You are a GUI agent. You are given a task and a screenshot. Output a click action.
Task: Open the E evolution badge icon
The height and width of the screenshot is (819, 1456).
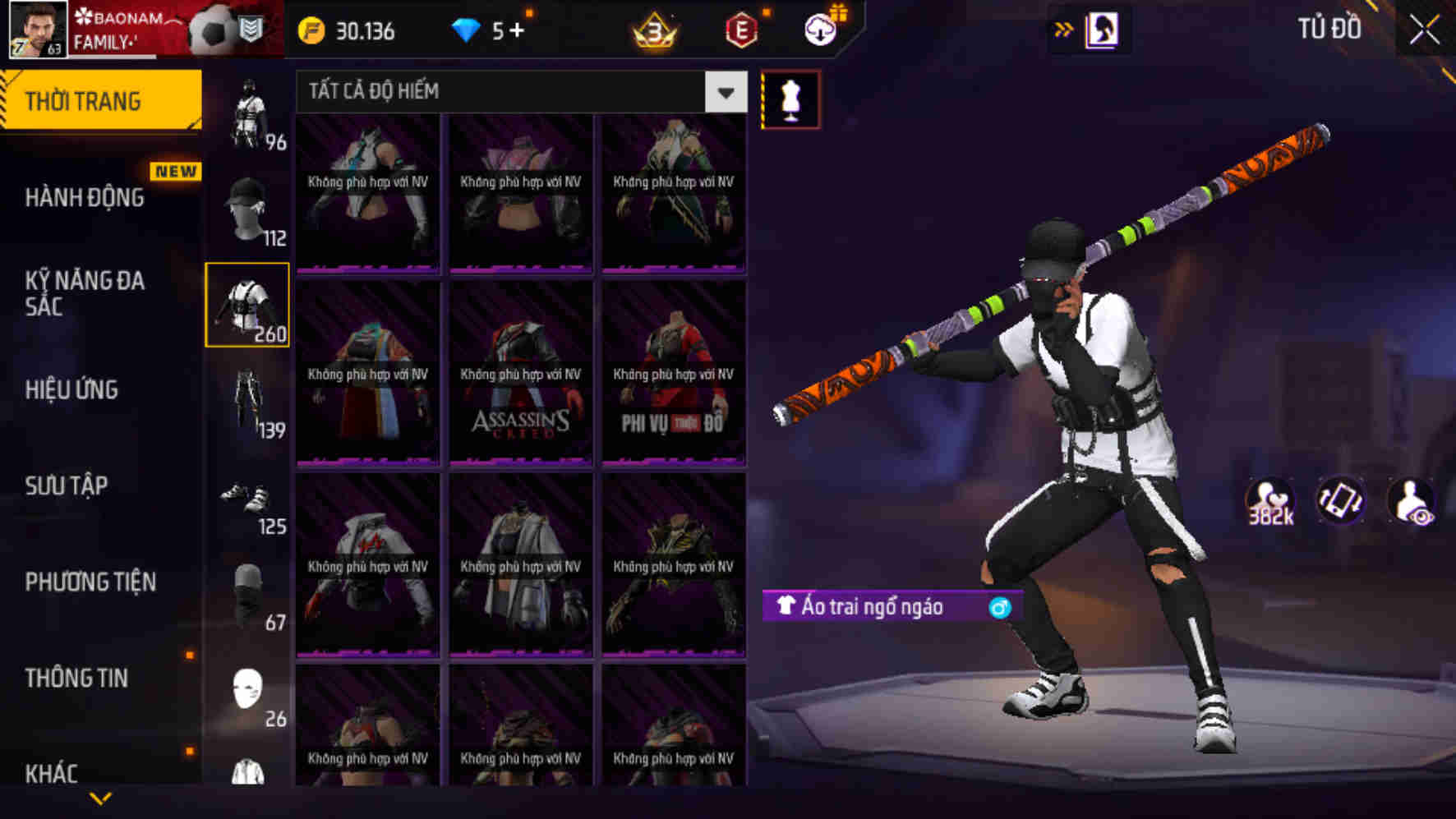(741, 31)
